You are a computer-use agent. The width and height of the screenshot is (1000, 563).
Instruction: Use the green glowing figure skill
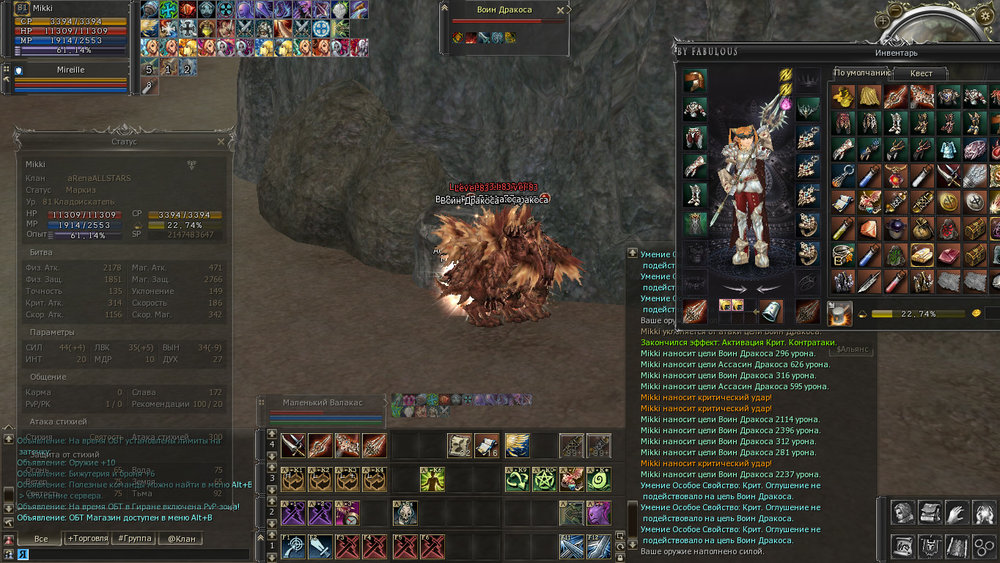pos(432,478)
